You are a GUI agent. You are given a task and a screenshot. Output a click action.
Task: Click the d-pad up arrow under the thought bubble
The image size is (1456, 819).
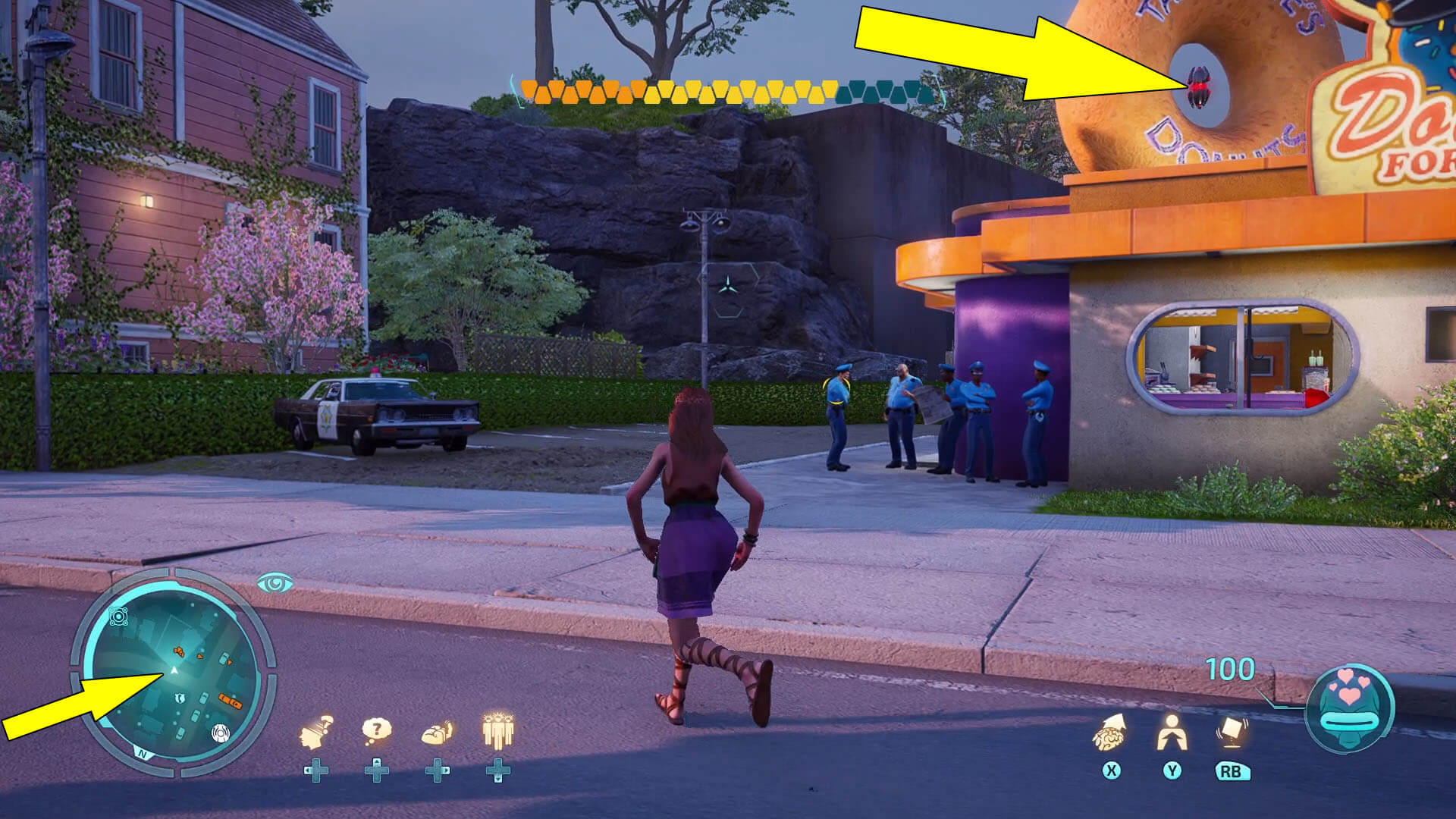377,761
